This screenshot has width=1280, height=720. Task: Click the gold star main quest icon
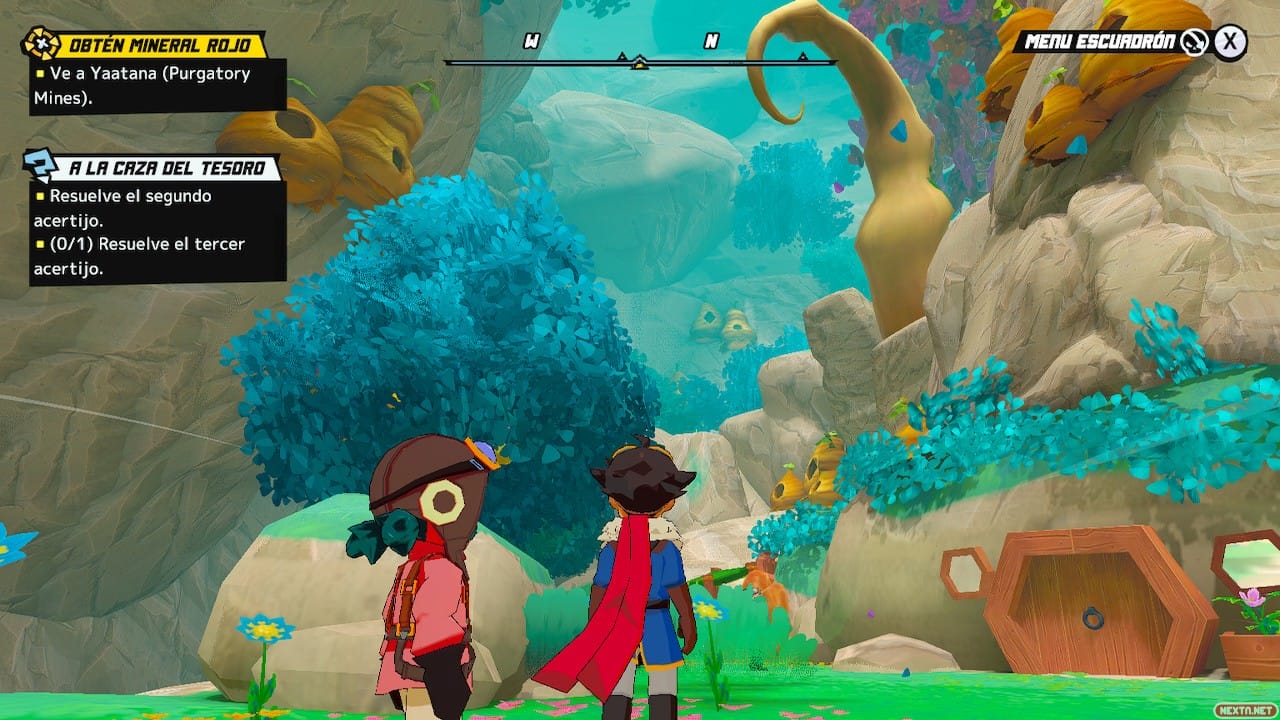click(x=42, y=45)
